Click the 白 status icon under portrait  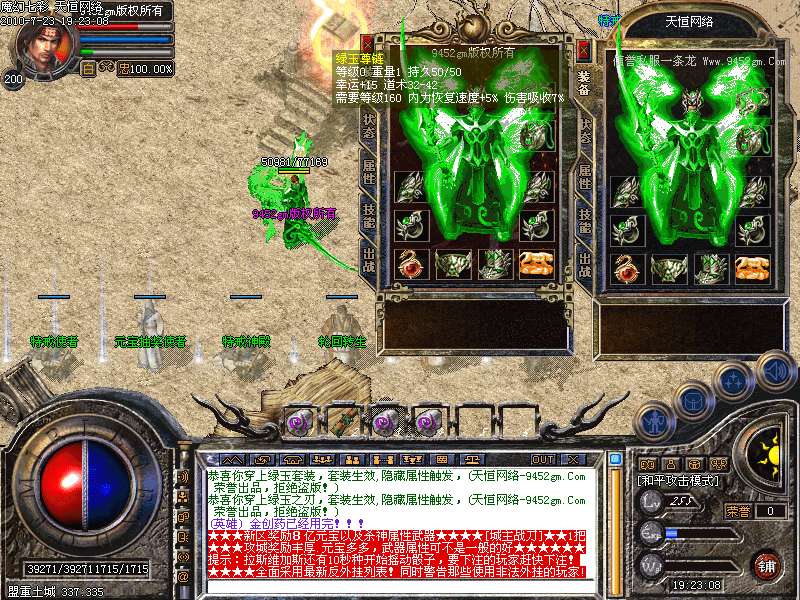(x=88, y=69)
